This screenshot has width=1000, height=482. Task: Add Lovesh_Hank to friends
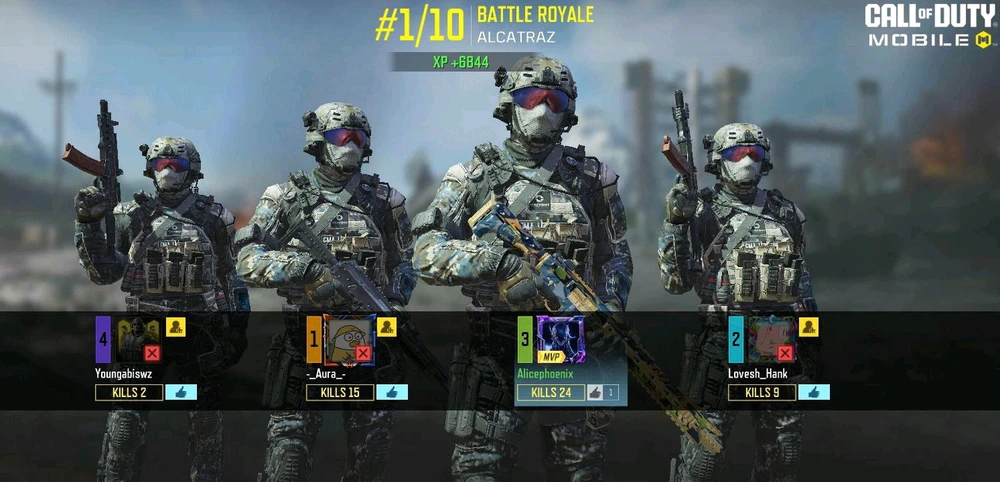click(x=809, y=327)
